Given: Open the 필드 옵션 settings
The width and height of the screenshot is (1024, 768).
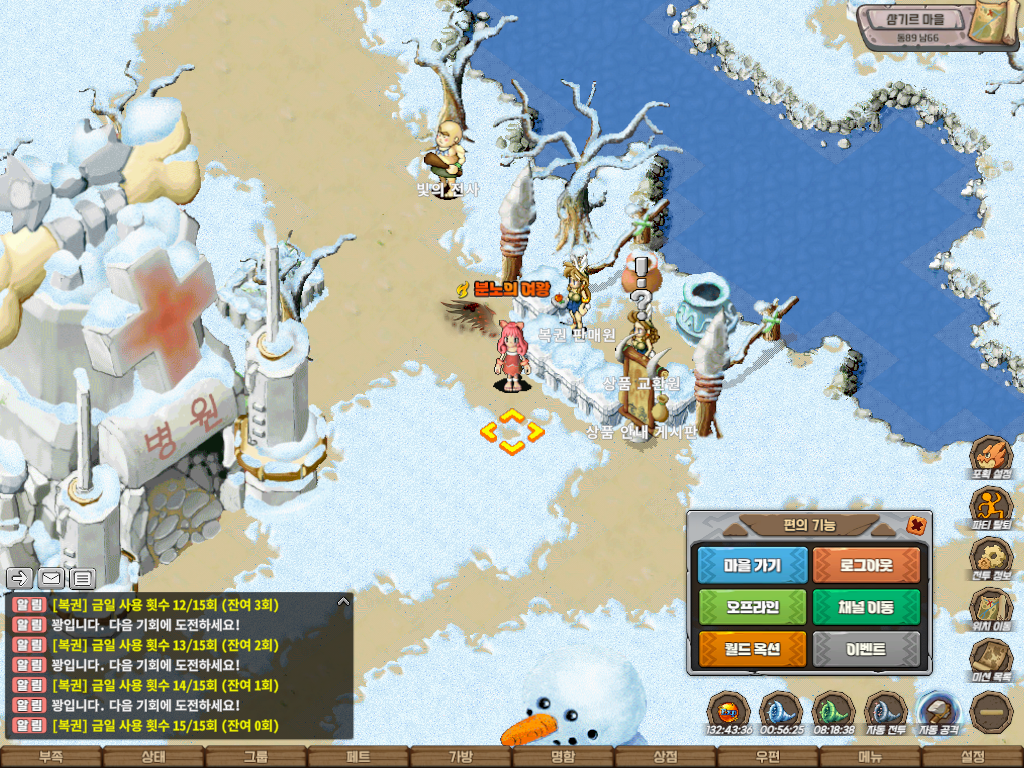Looking at the screenshot, I should 752,649.
